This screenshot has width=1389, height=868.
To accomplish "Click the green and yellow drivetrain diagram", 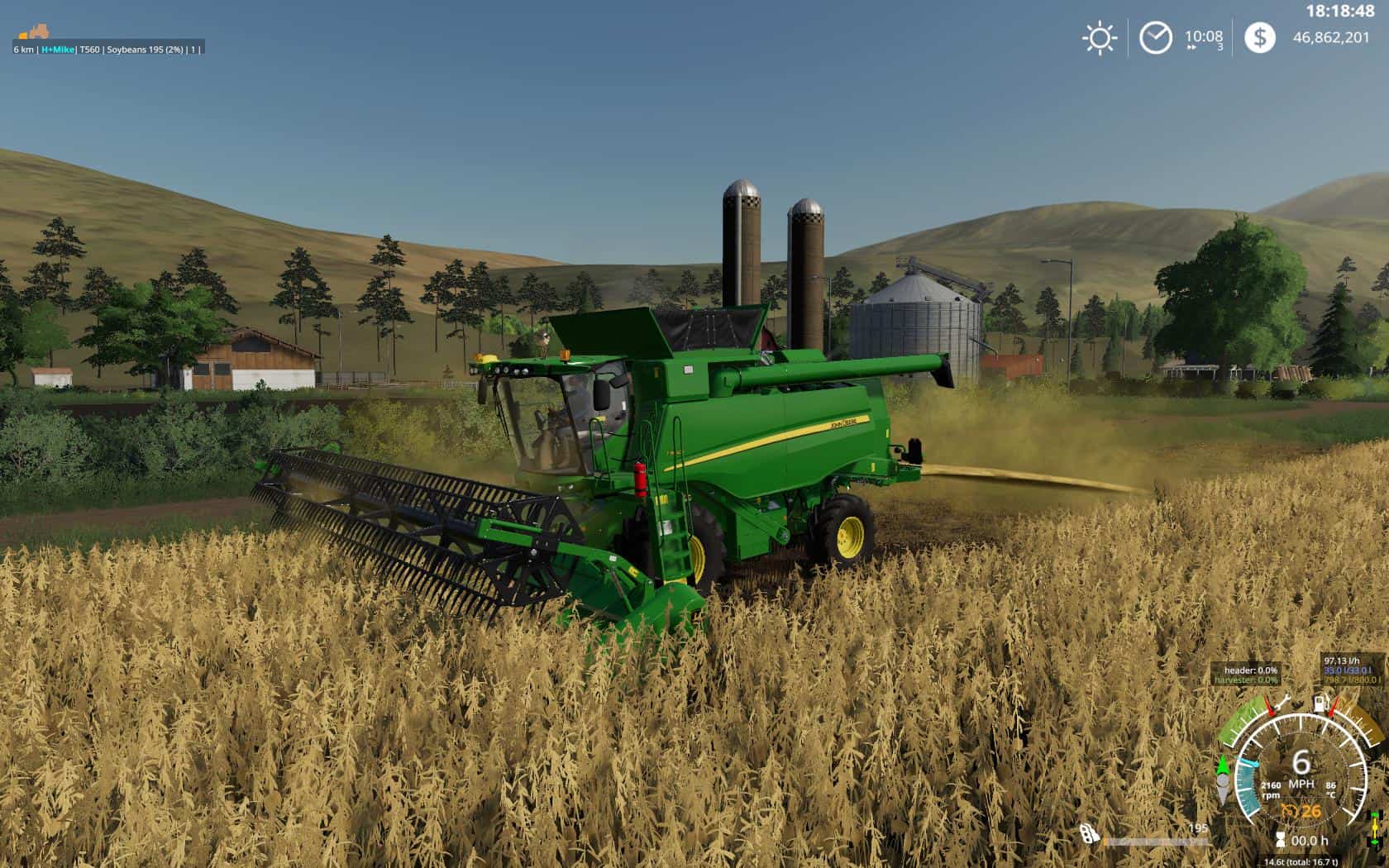I will [1375, 828].
